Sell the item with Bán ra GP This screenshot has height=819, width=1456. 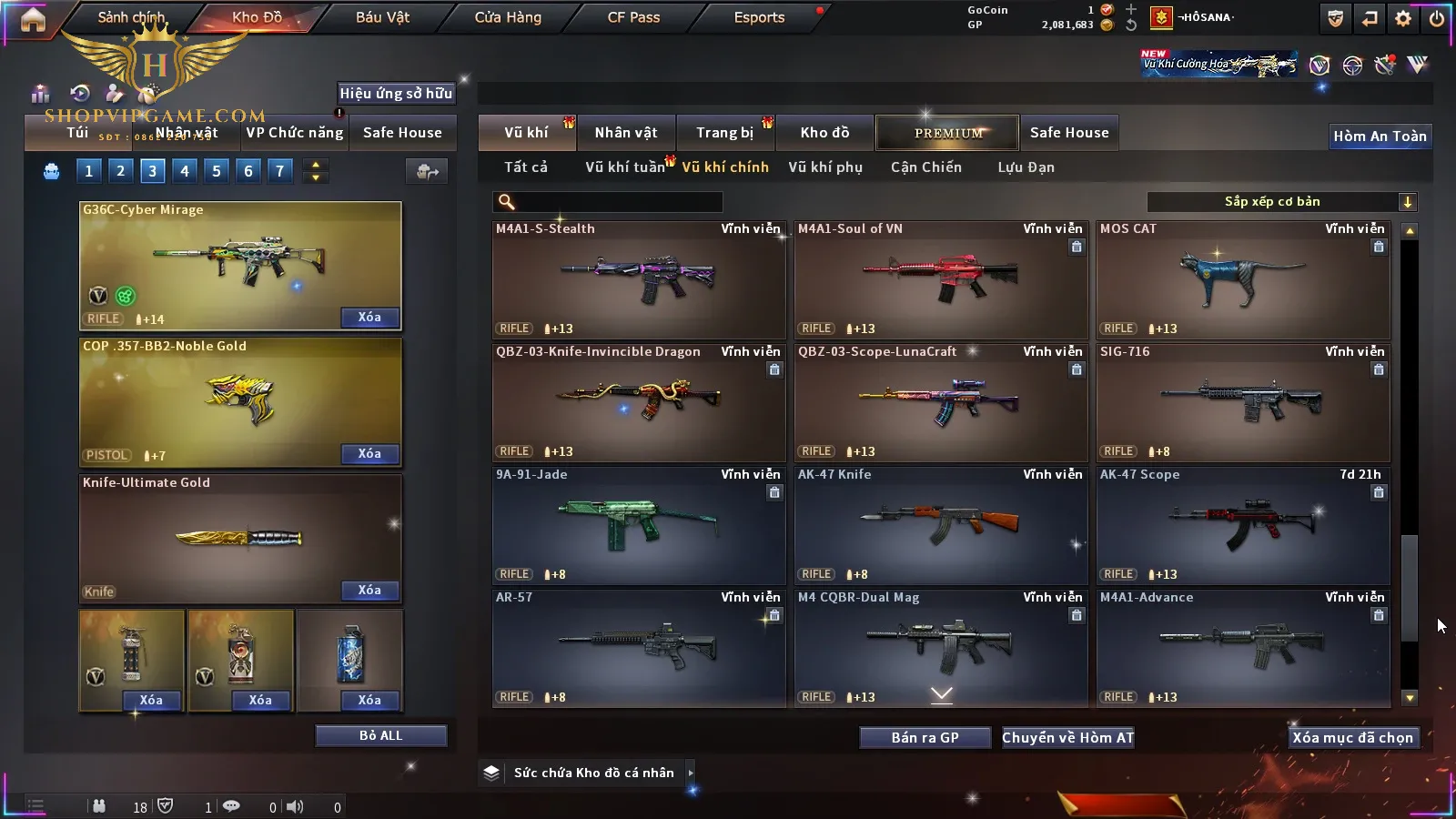(925, 738)
